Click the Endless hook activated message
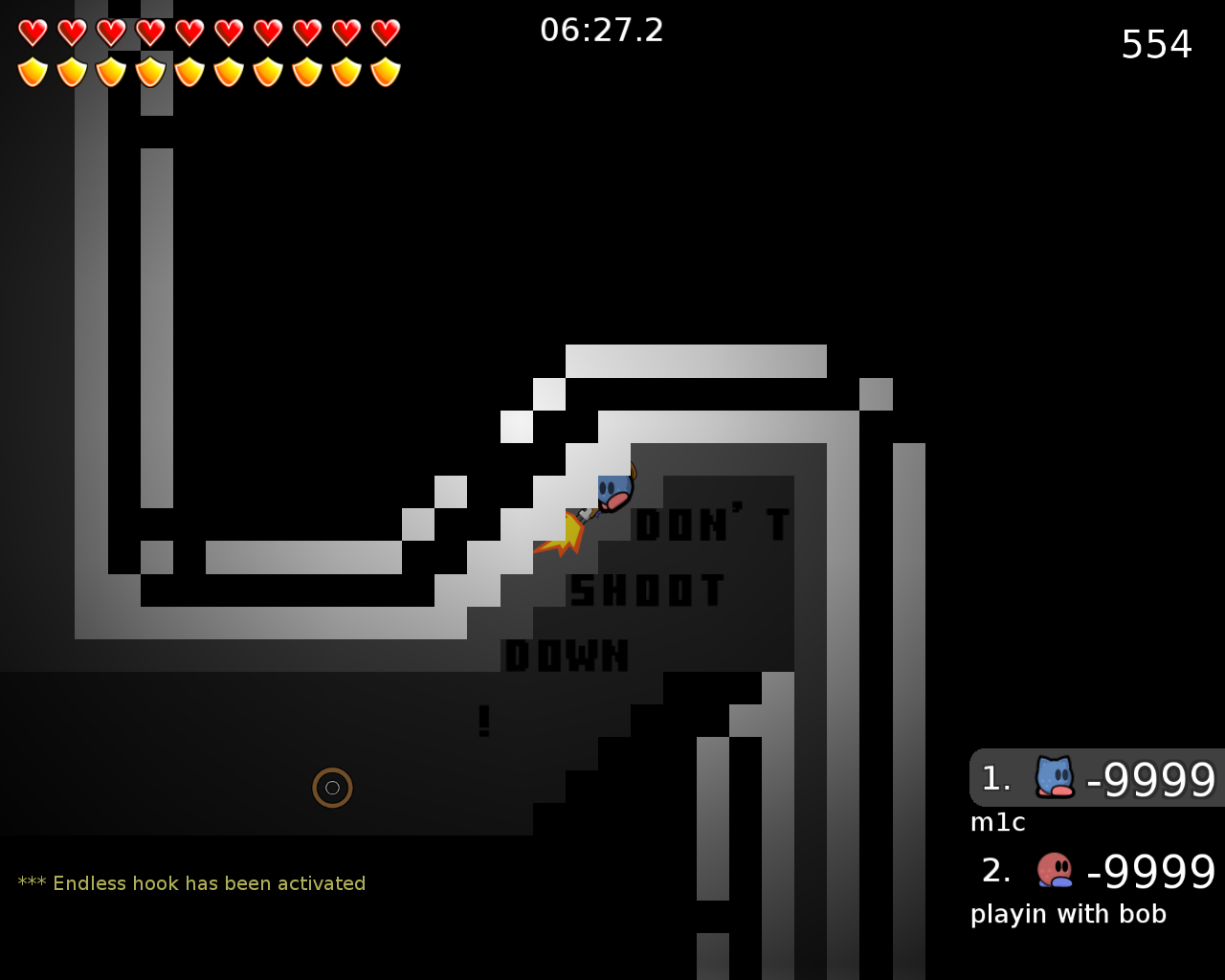This screenshot has width=1225, height=980. (x=191, y=882)
